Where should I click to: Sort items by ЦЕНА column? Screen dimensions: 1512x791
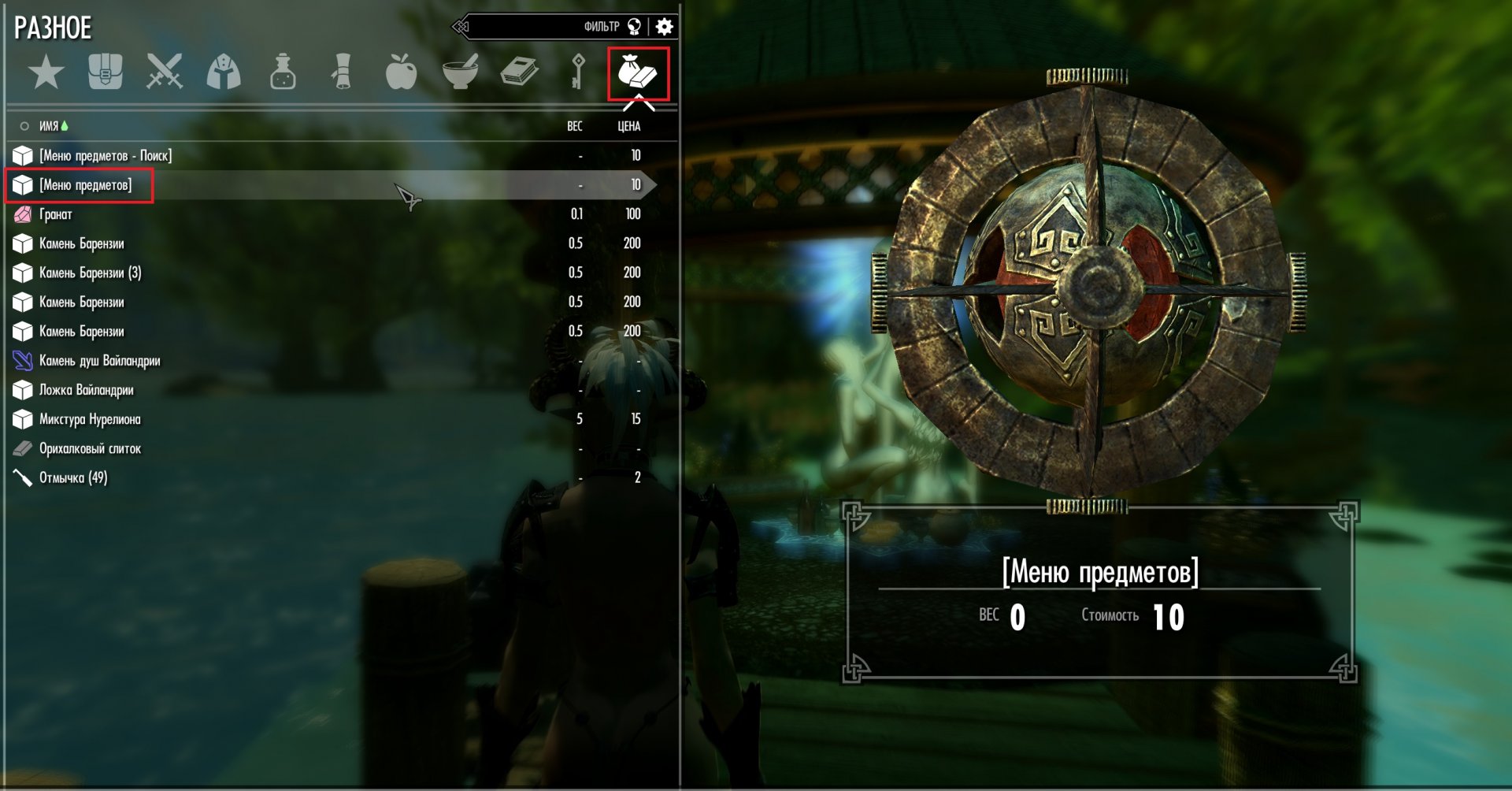628,126
